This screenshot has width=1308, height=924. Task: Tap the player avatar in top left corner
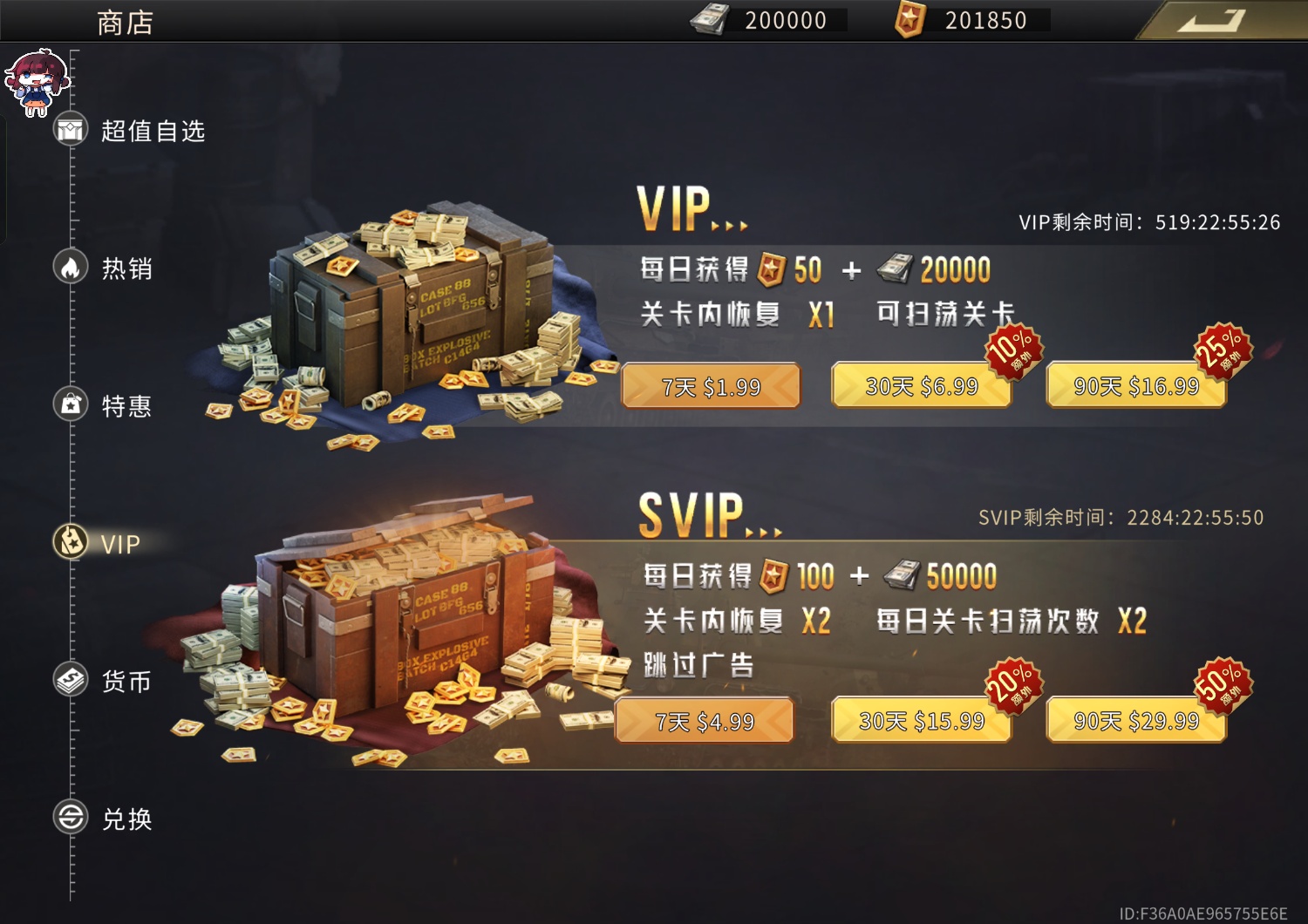point(35,77)
